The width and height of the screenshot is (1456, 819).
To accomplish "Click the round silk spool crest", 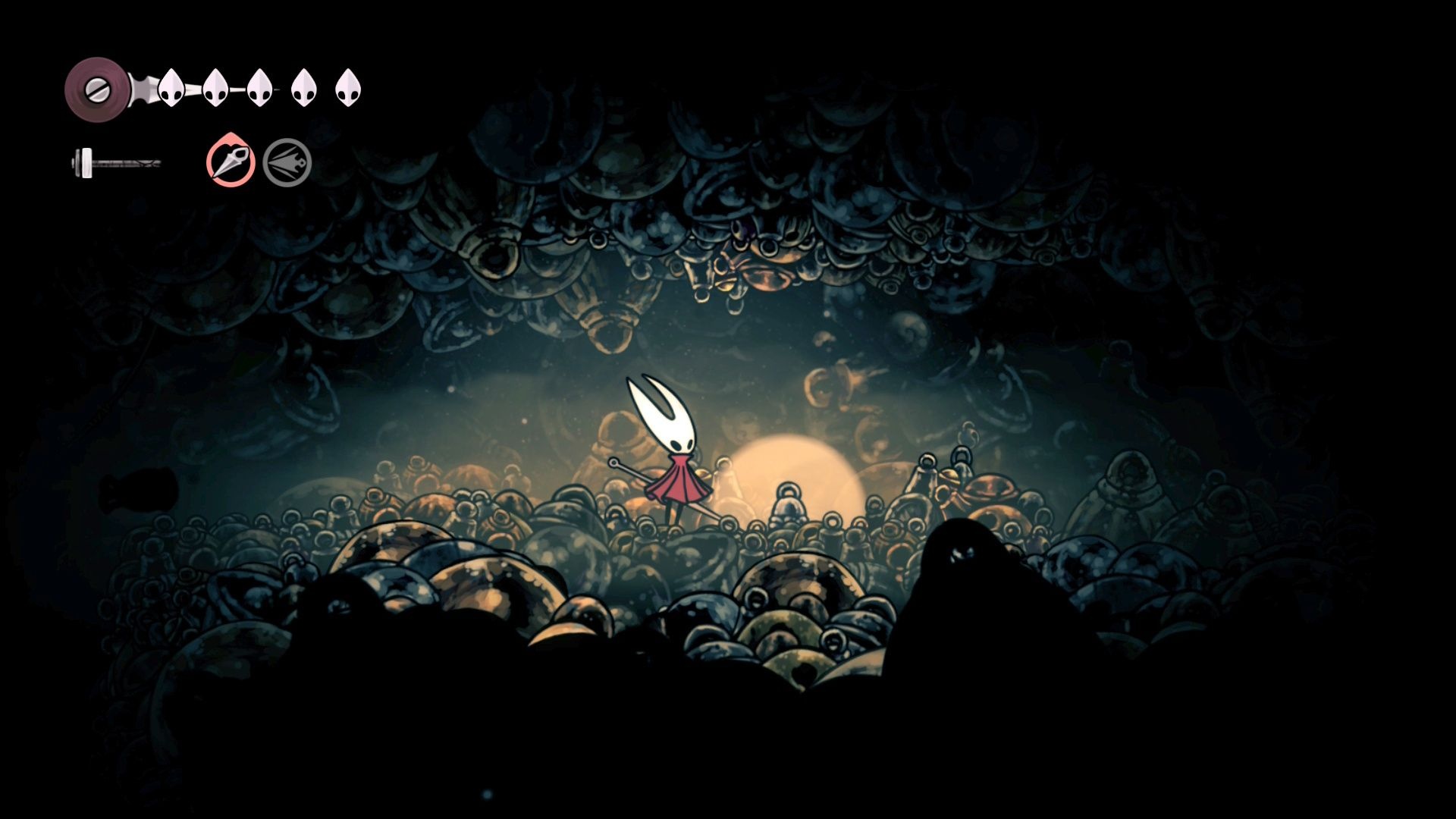I will 96,89.
